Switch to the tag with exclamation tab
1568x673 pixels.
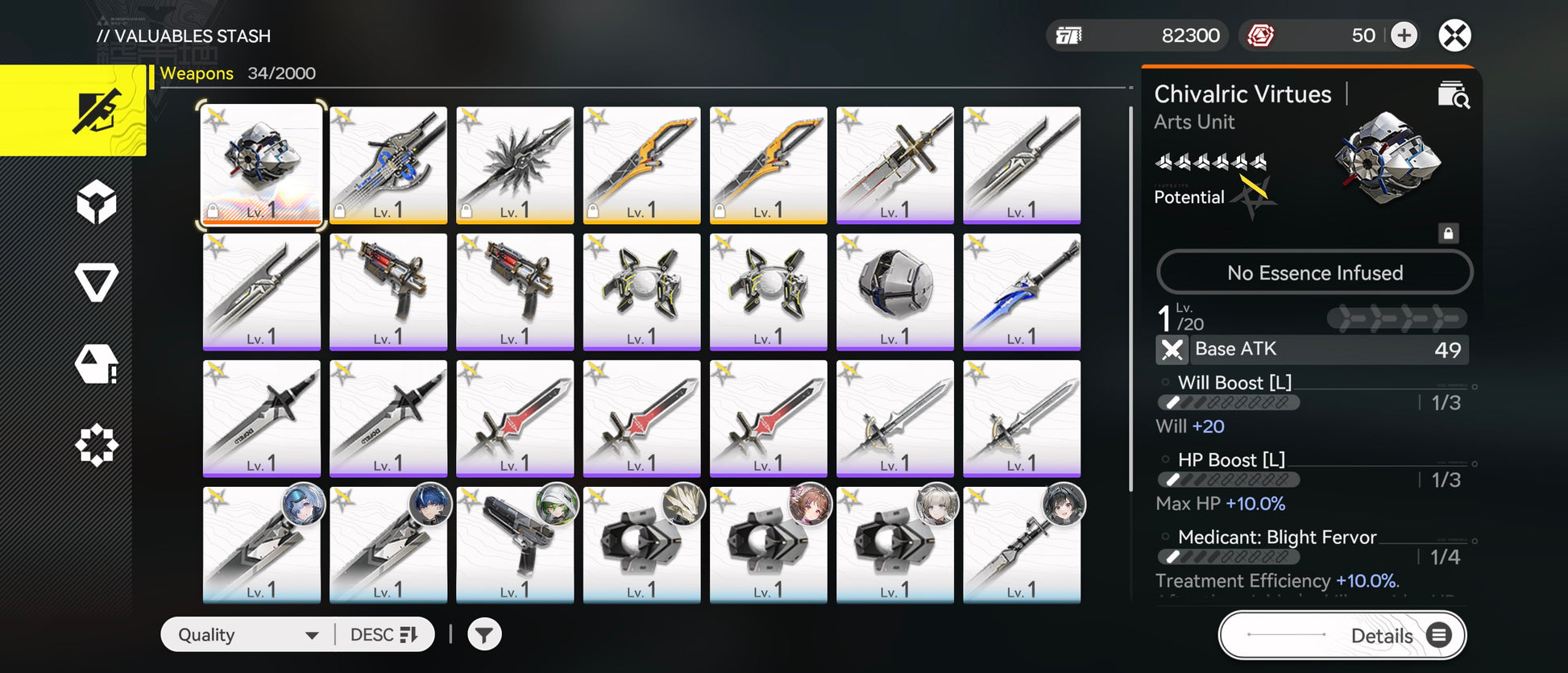[x=97, y=364]
